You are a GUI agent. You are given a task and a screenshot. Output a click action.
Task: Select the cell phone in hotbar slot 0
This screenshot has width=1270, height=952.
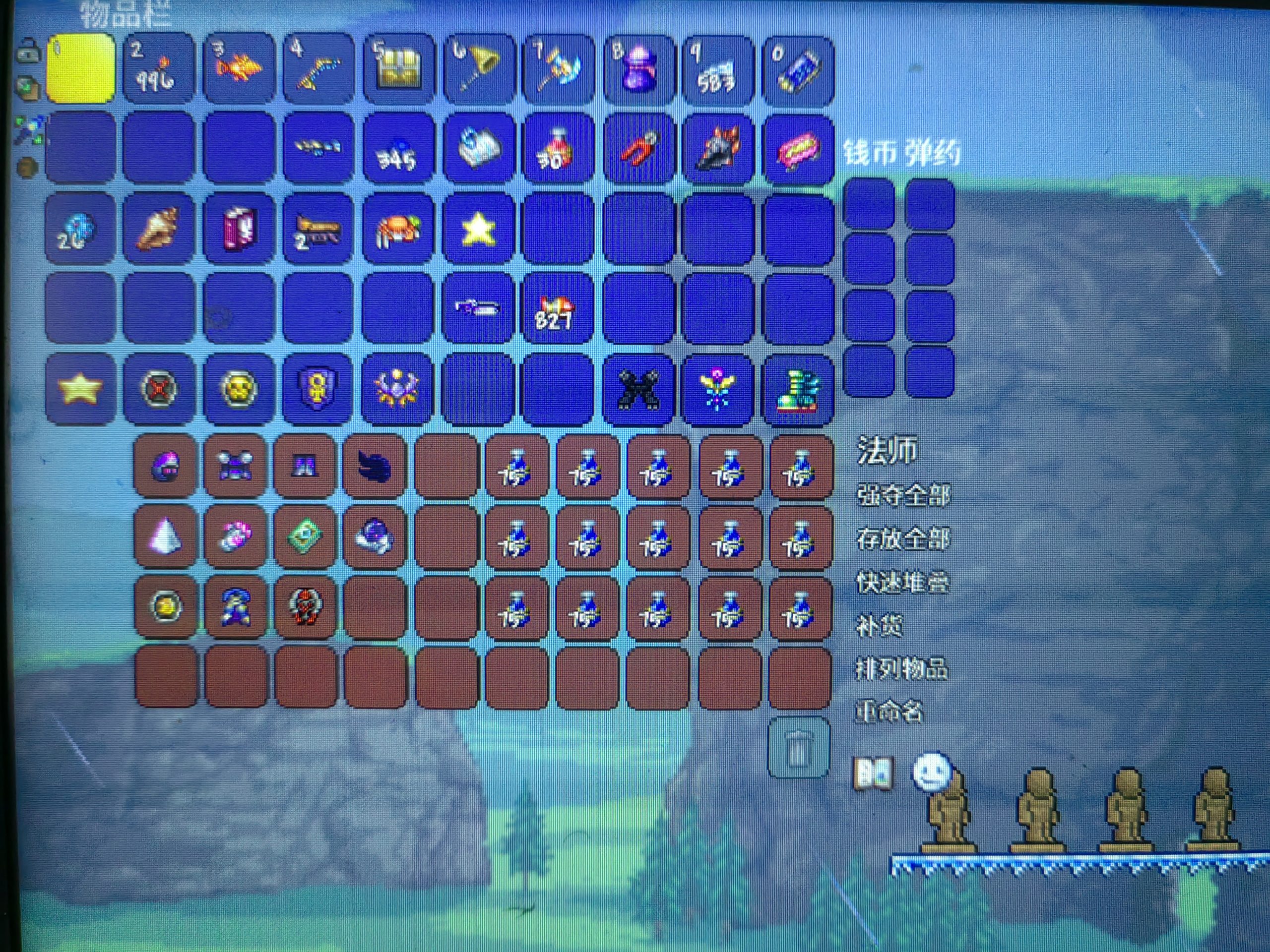[x=798, y=70]
